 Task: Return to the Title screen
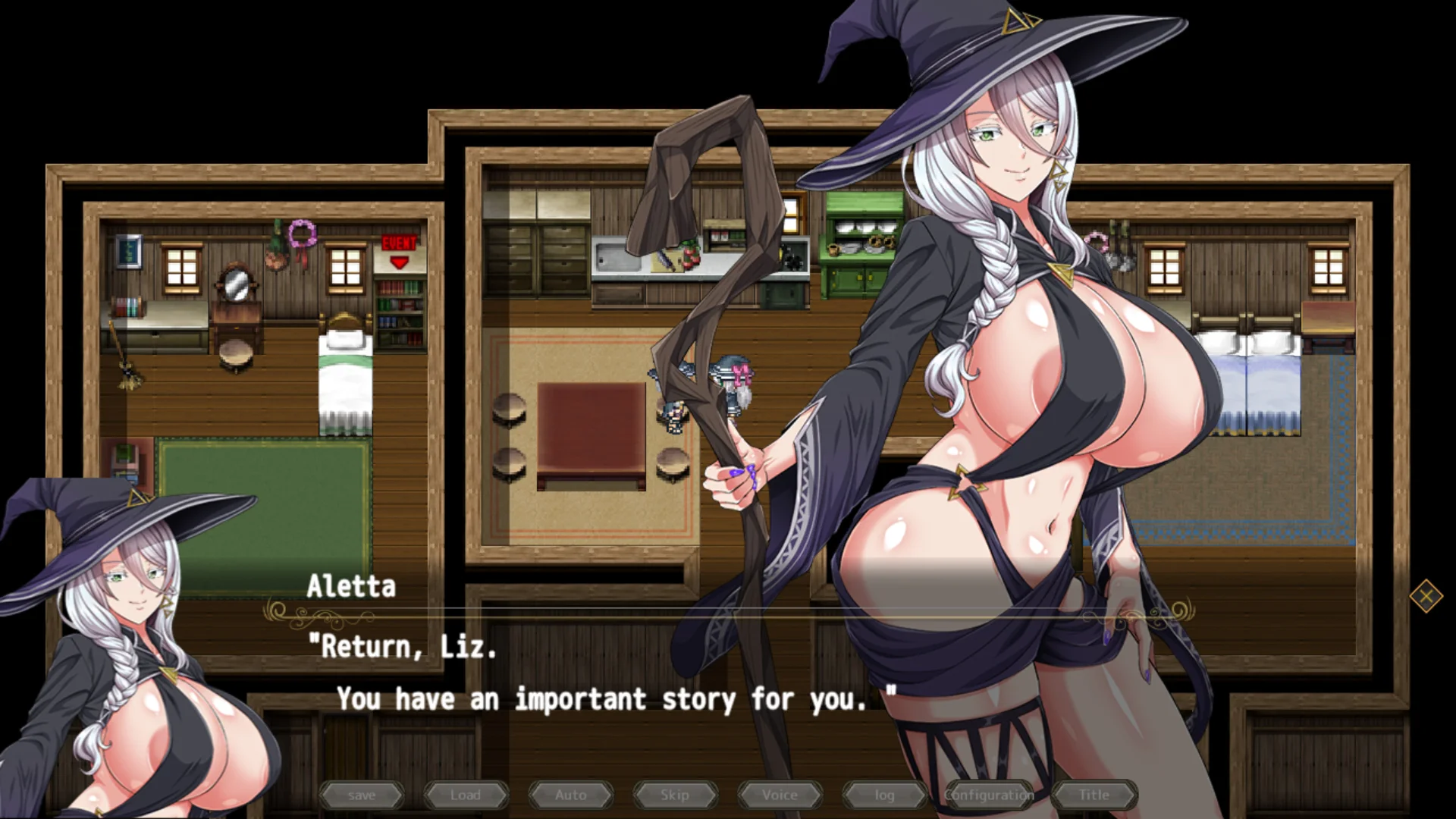pos(1094,795)
